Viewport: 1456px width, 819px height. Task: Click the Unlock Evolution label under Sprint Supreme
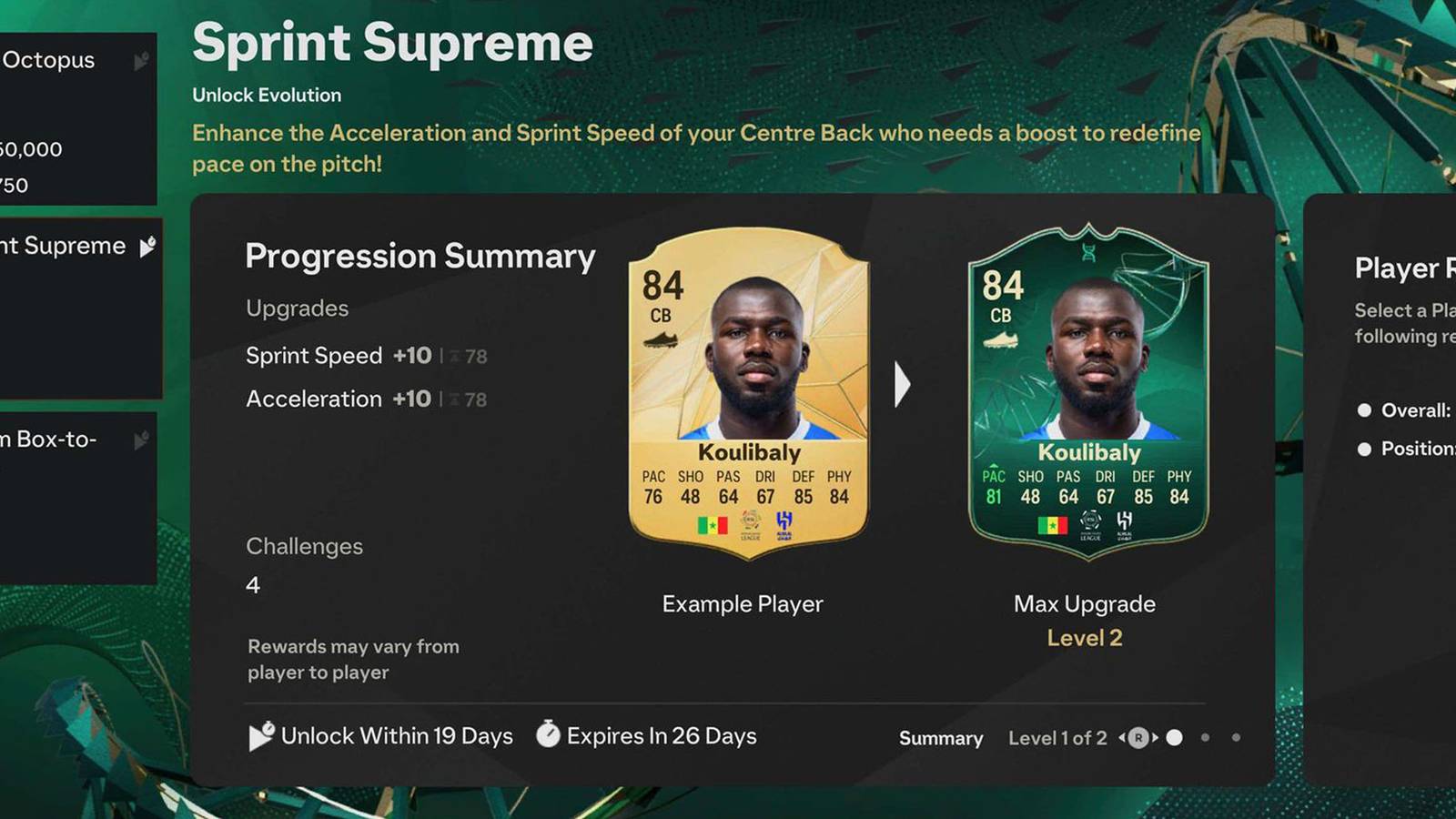[266, 95]
